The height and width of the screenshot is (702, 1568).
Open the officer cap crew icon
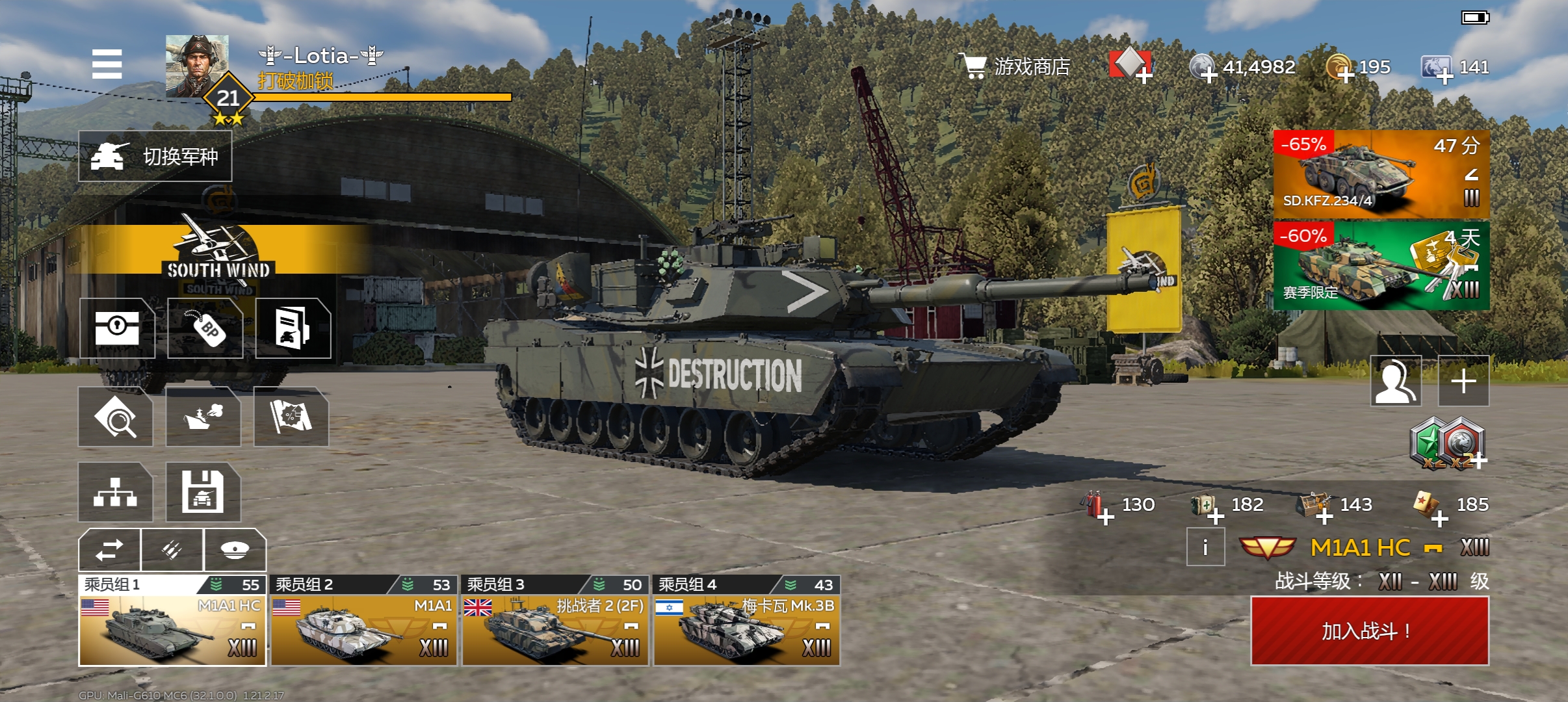(235, 550)
